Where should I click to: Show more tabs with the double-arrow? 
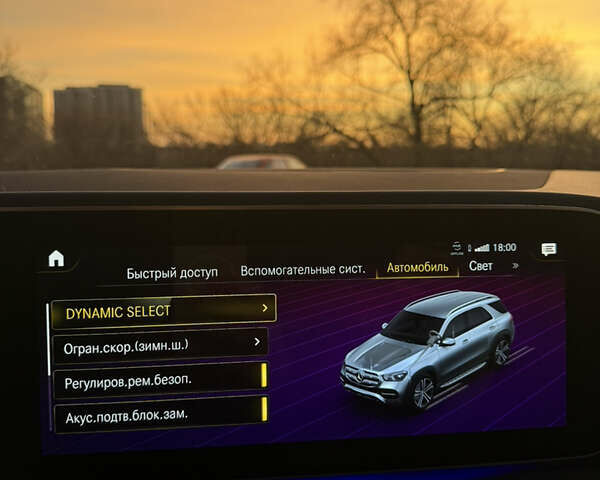[x=515, y=266]
